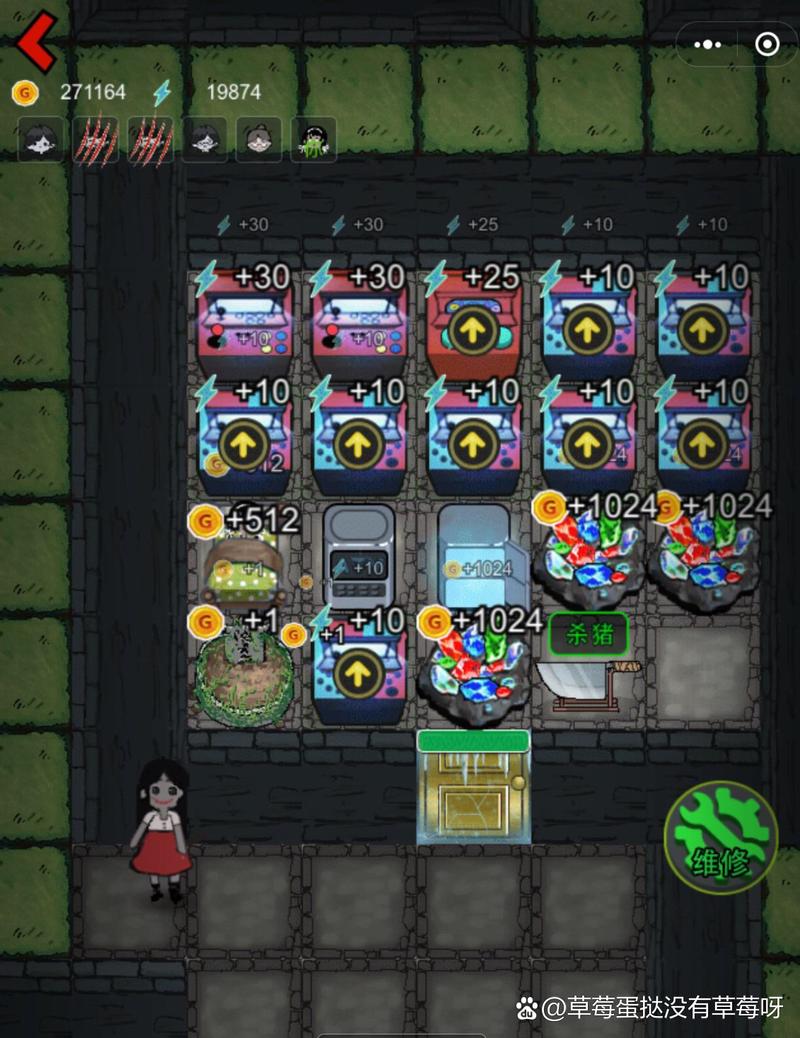Open the mini-program three-dots menu
The image size is (800, 1038).
707,44
